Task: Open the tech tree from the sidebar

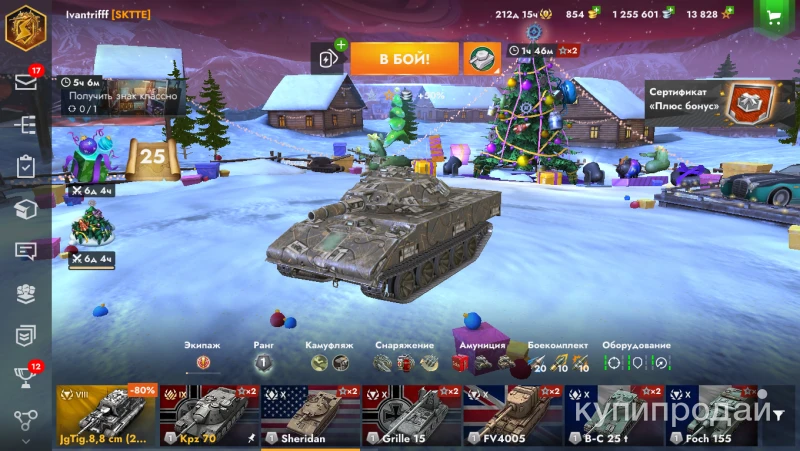Action: pos(25,125)
